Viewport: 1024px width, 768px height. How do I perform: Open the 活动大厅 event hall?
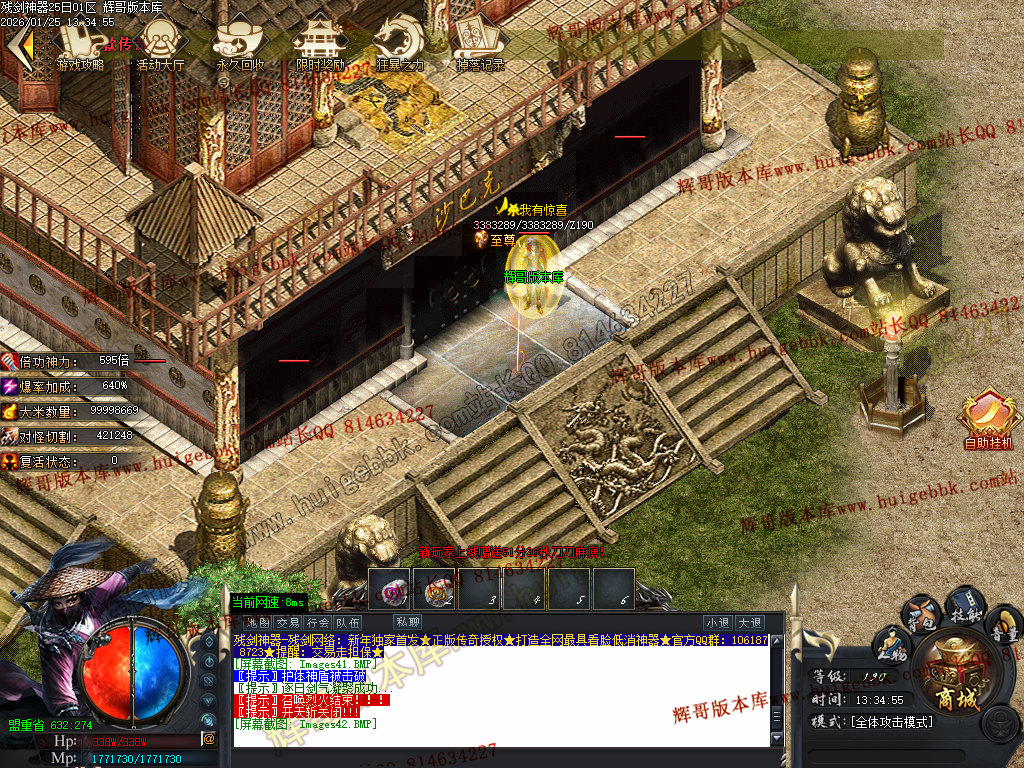161,46
